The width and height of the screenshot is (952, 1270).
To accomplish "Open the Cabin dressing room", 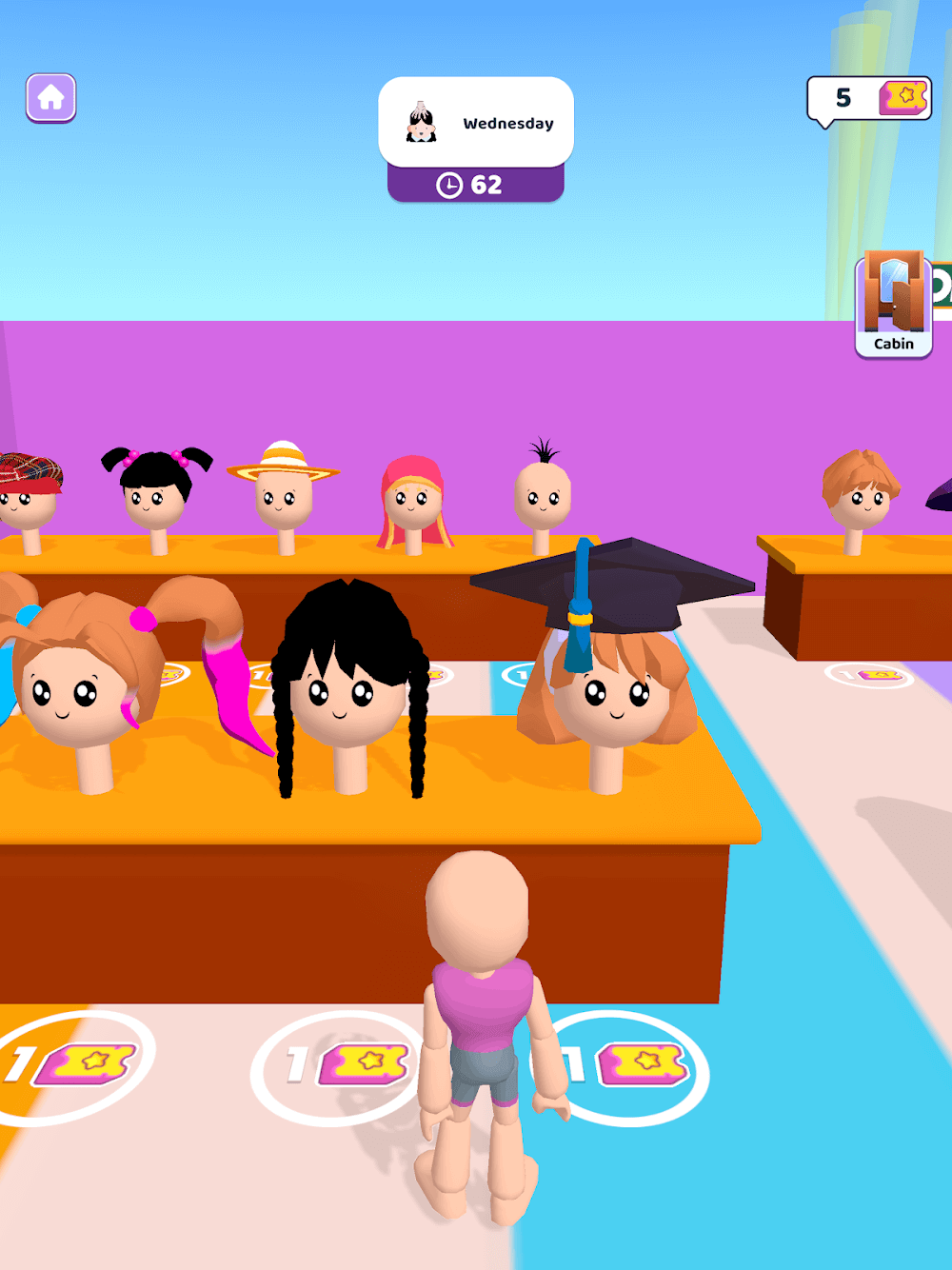I will coord(893,305).
